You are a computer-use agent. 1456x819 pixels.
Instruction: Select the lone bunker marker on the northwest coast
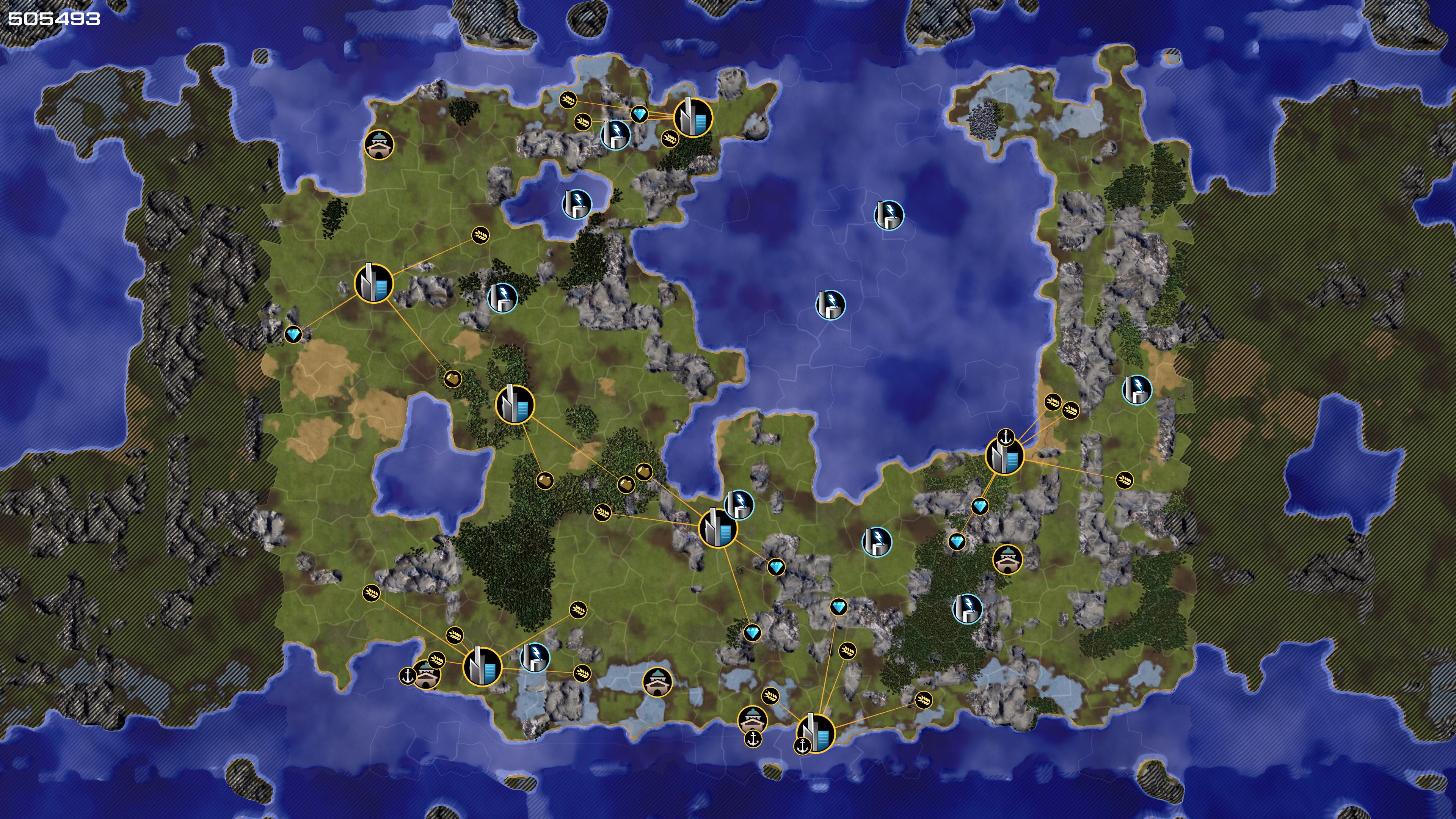click(379, 145)
